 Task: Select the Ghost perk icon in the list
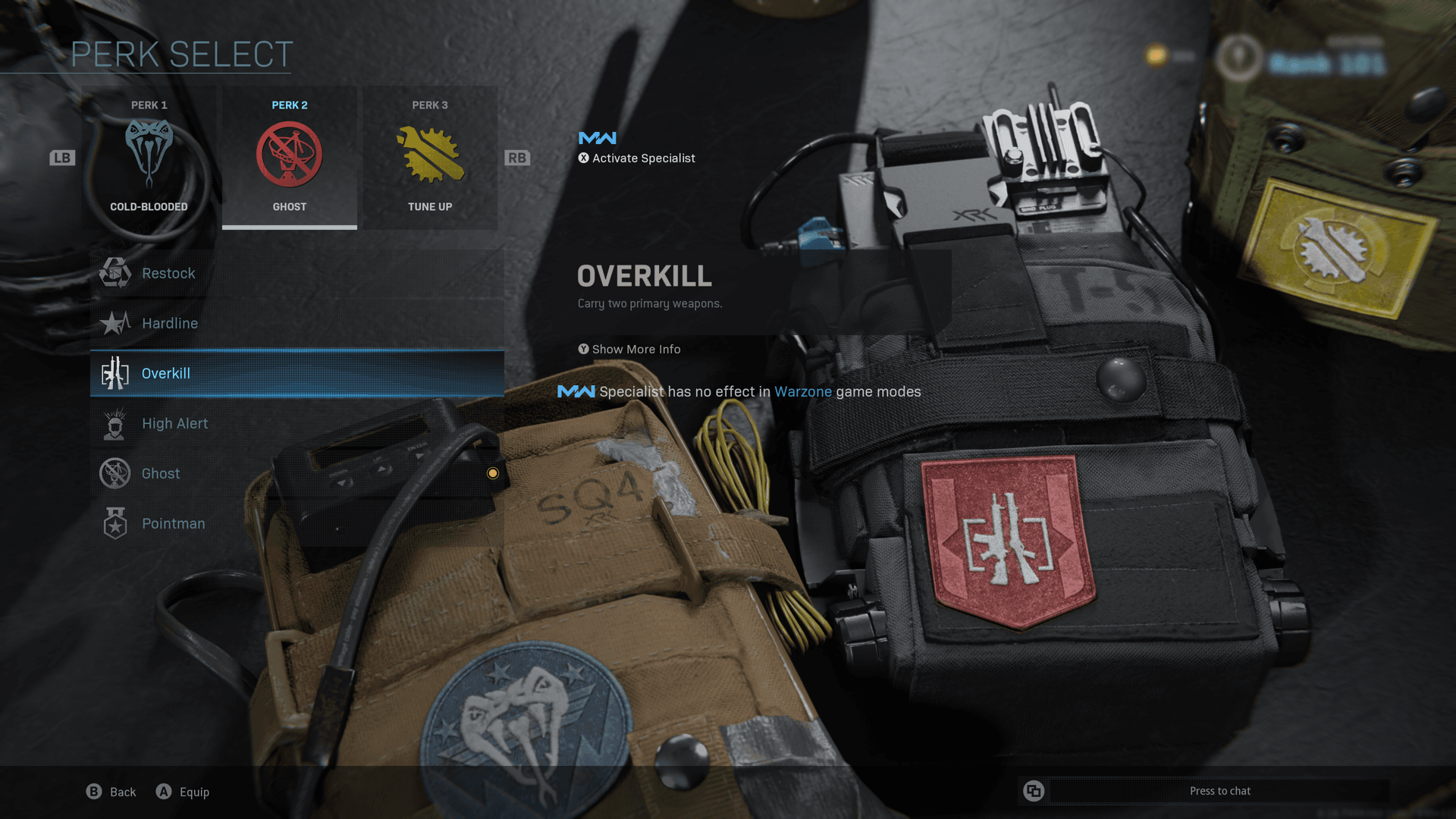pos(115,473)
